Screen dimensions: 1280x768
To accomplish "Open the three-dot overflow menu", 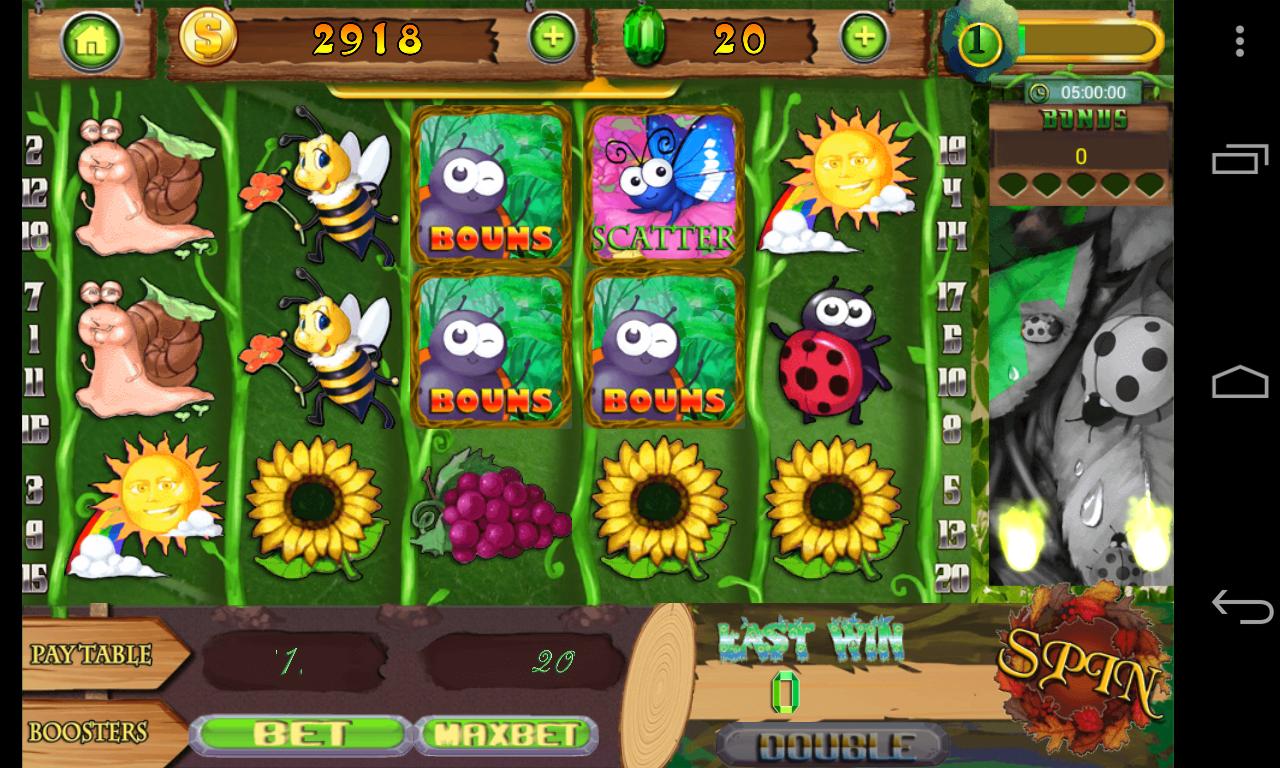I will 1240,38.
